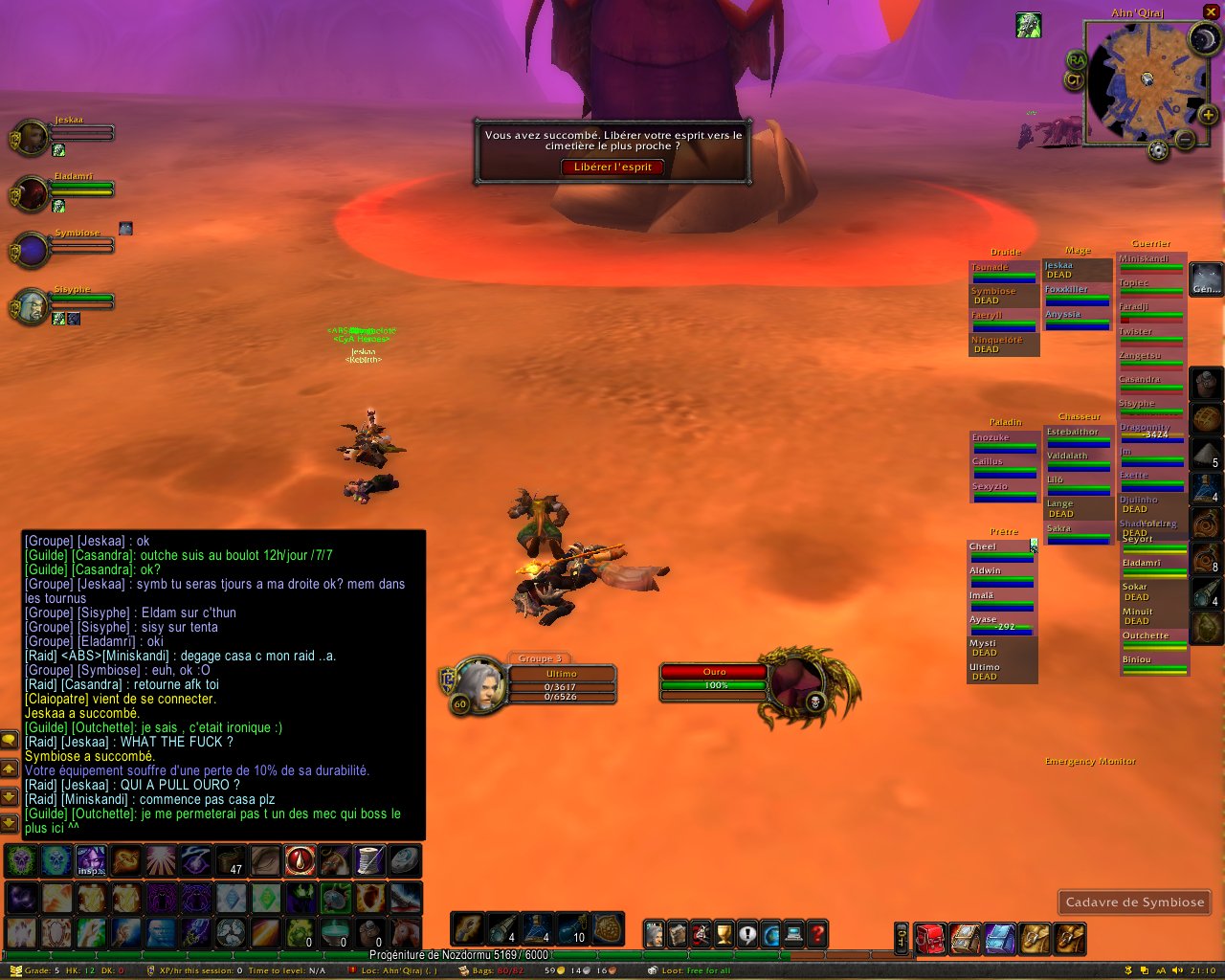Use the blood drop action button
Viewport: 1225px width, 980px height.
[300, 860]
